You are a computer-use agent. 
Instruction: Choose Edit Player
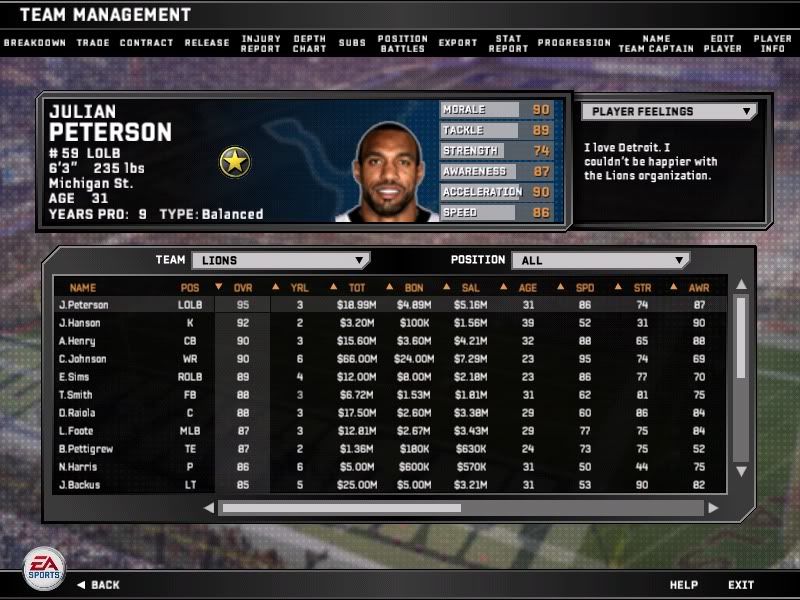722,43
